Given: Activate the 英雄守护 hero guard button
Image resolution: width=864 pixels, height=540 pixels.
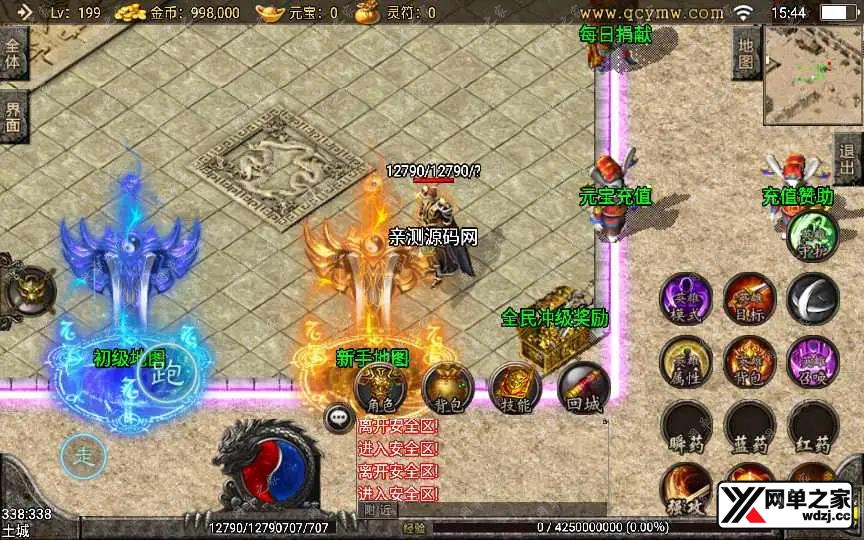Looking at the screenshot, I should pyautogui.click(x=812, y=235).
